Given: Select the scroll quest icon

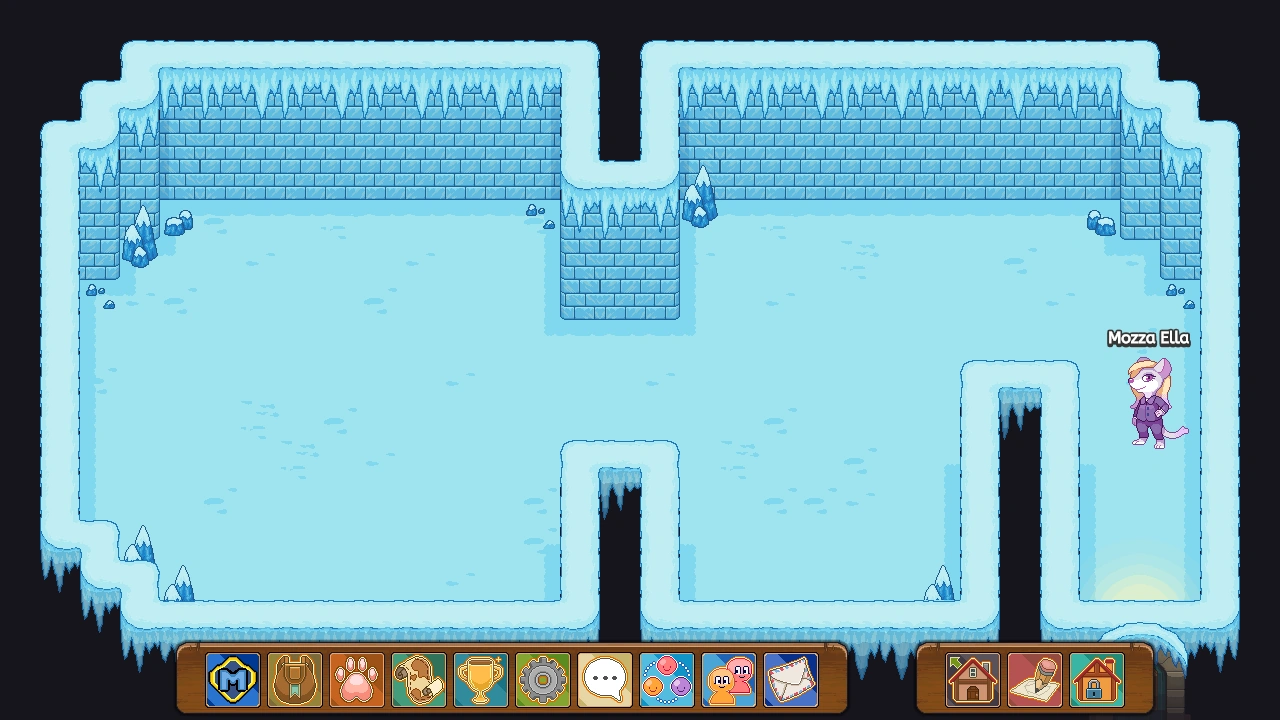Looking at the screenshot, I should tap(417, 681).
